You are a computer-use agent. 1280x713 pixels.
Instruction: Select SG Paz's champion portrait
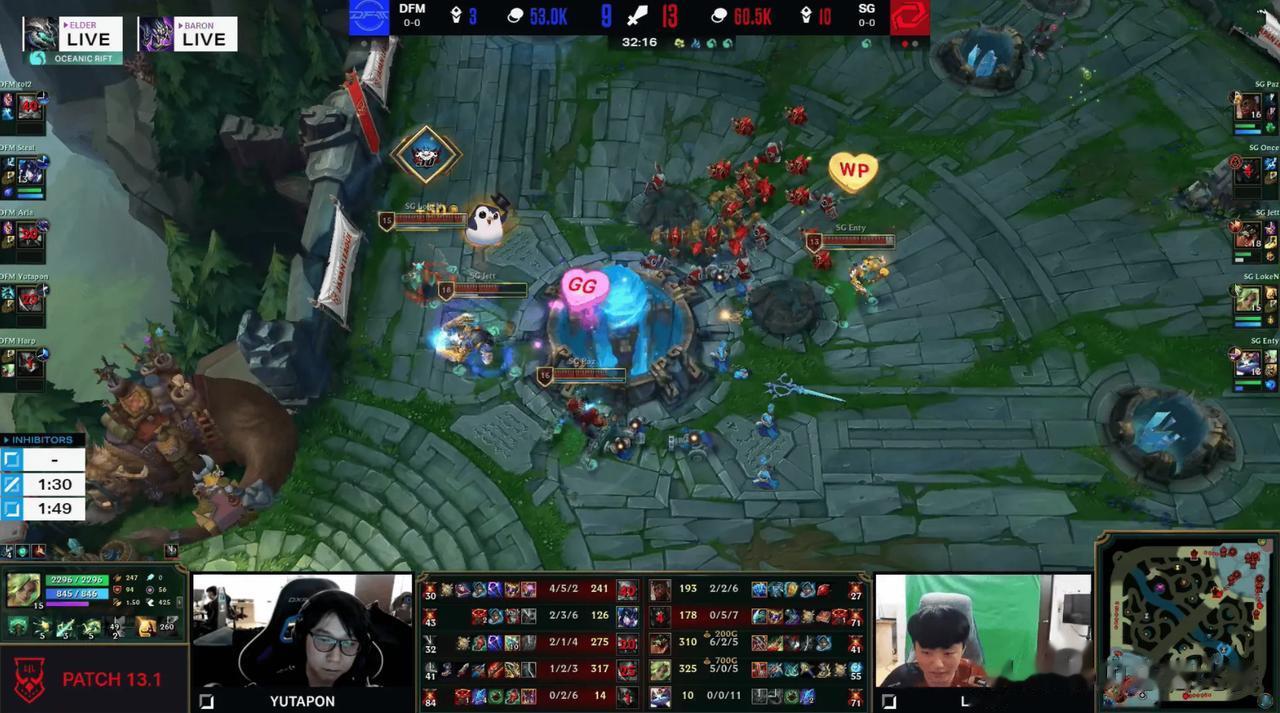(1247, 107)
